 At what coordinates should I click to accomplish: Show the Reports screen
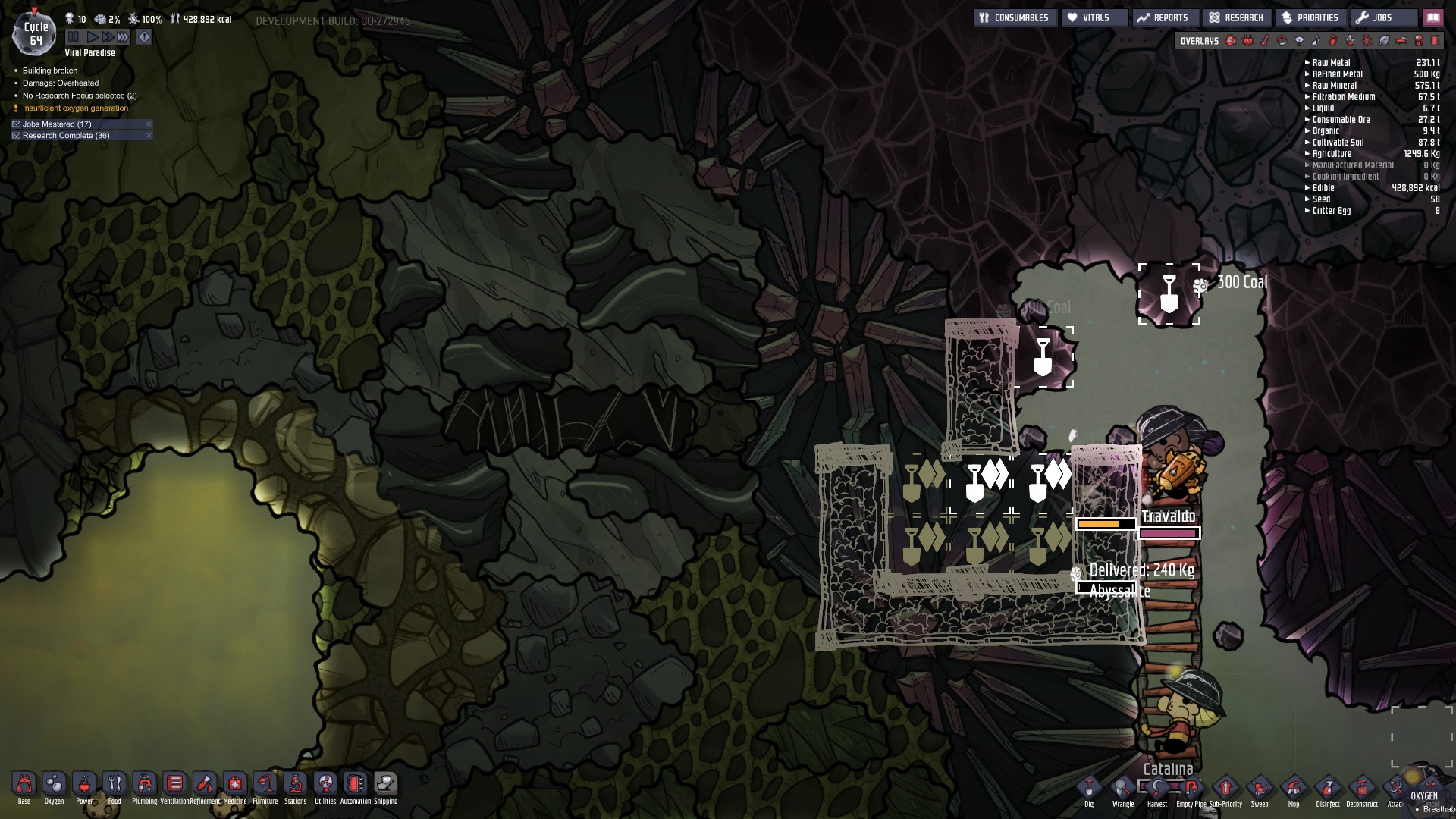click(x=1163, y=17)
